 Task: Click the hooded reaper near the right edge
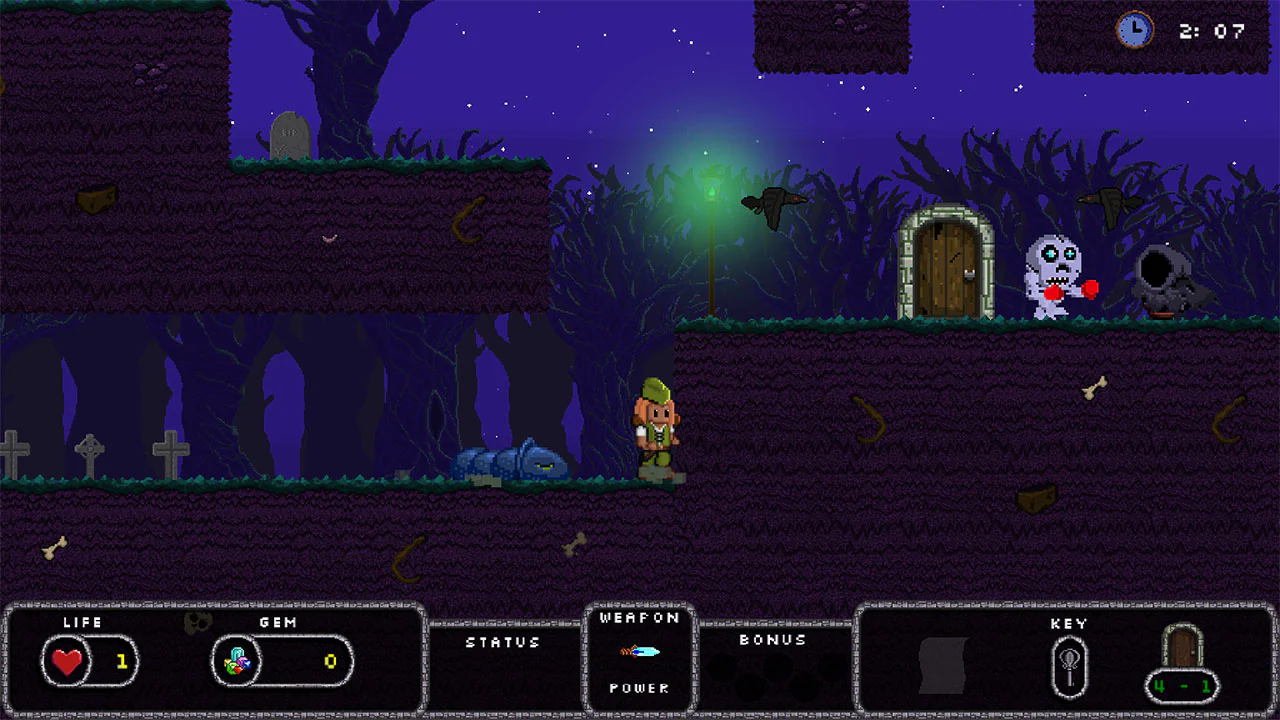click(1163, 275)
